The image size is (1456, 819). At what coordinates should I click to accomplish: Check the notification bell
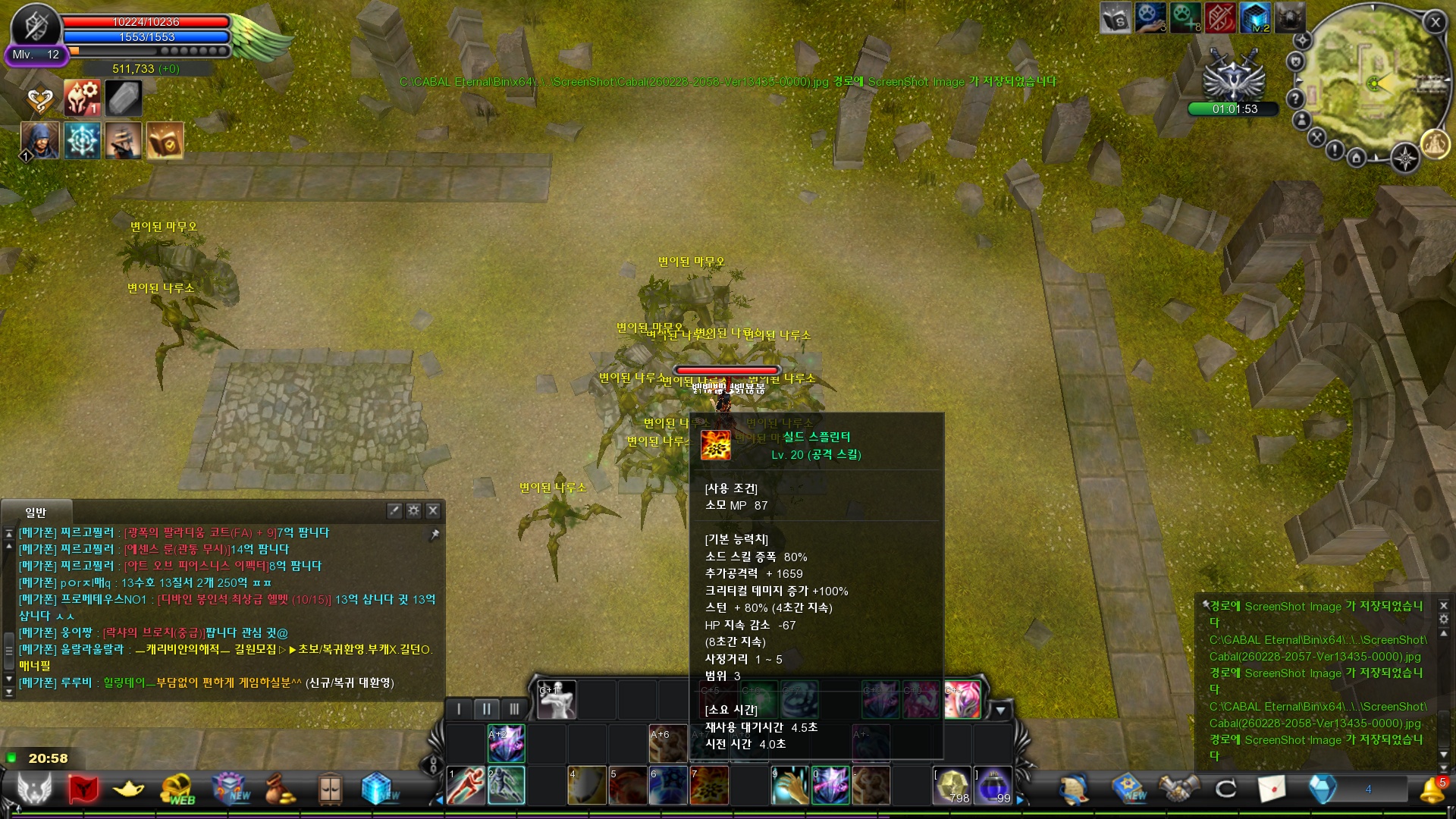click(1431, 791)
